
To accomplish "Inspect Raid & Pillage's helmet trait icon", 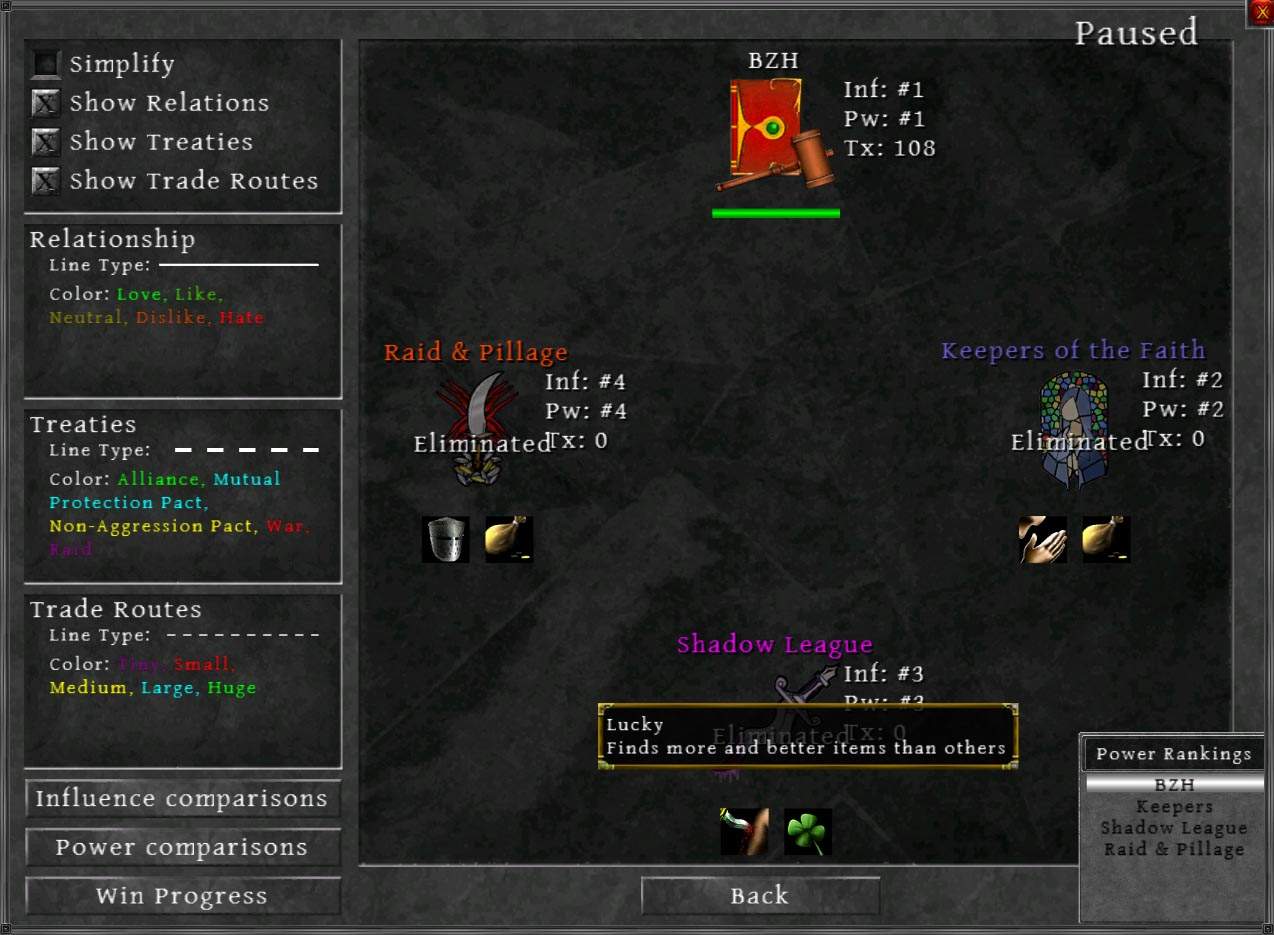I will coord(445,540).
